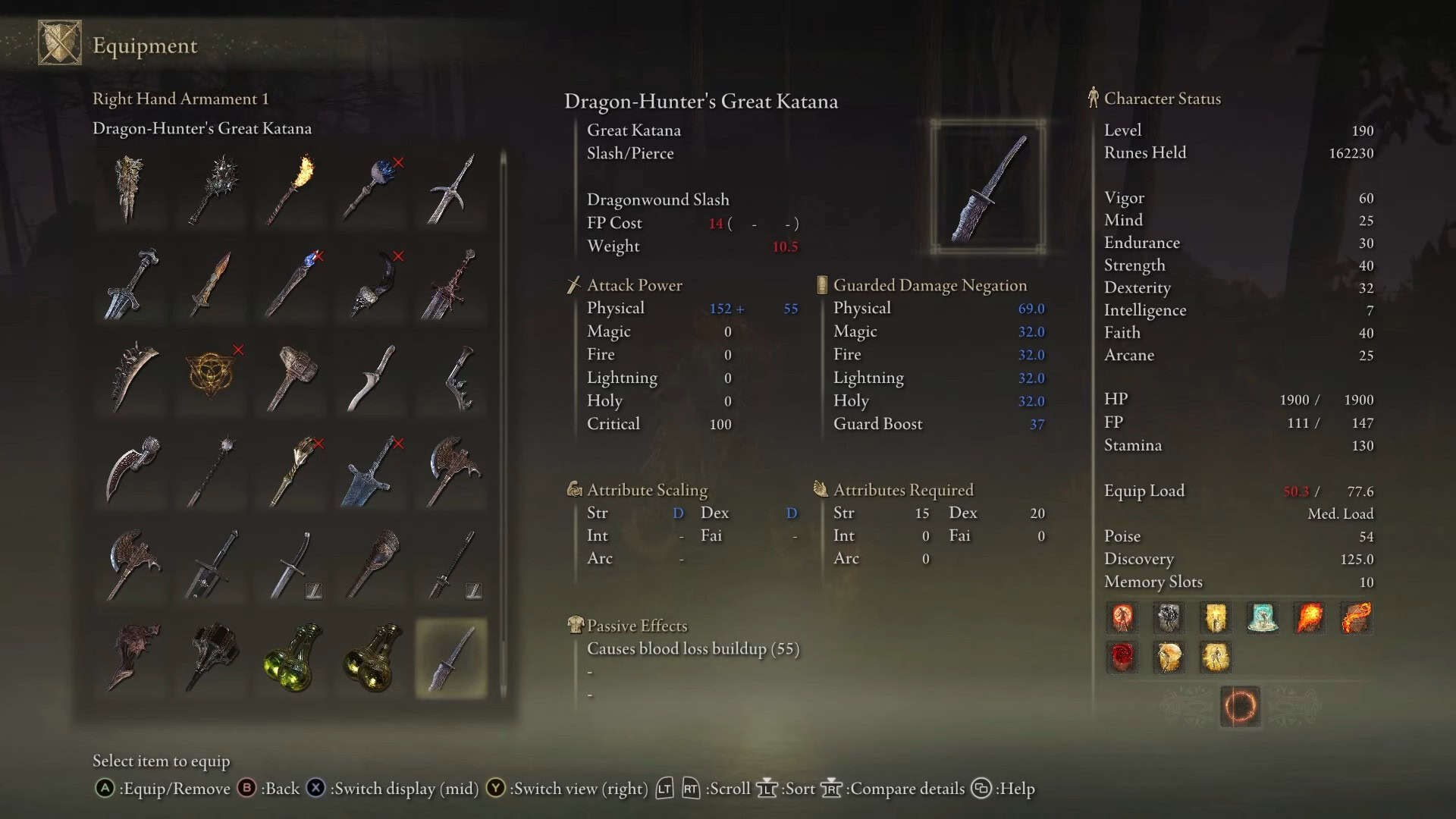Image resolution: width=1456 pixels, height=819 pixels.
Task: Select the bat-wing shaped weapon icon
Action: coord(130,657)
